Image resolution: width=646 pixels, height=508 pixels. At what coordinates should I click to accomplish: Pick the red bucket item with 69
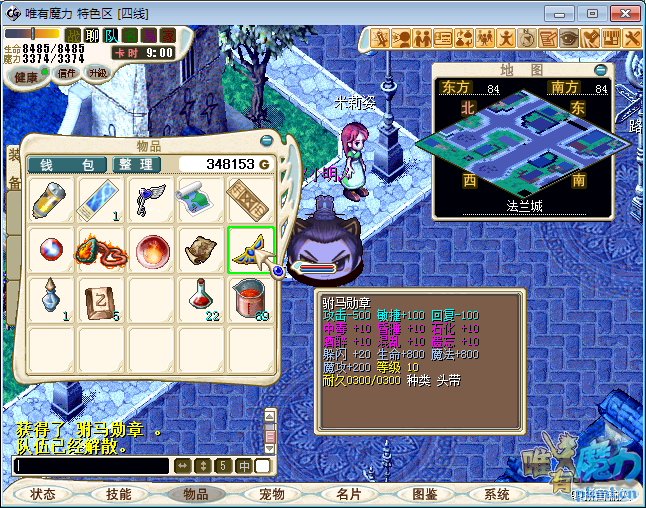pyautogui.click(x=251, y=298)
